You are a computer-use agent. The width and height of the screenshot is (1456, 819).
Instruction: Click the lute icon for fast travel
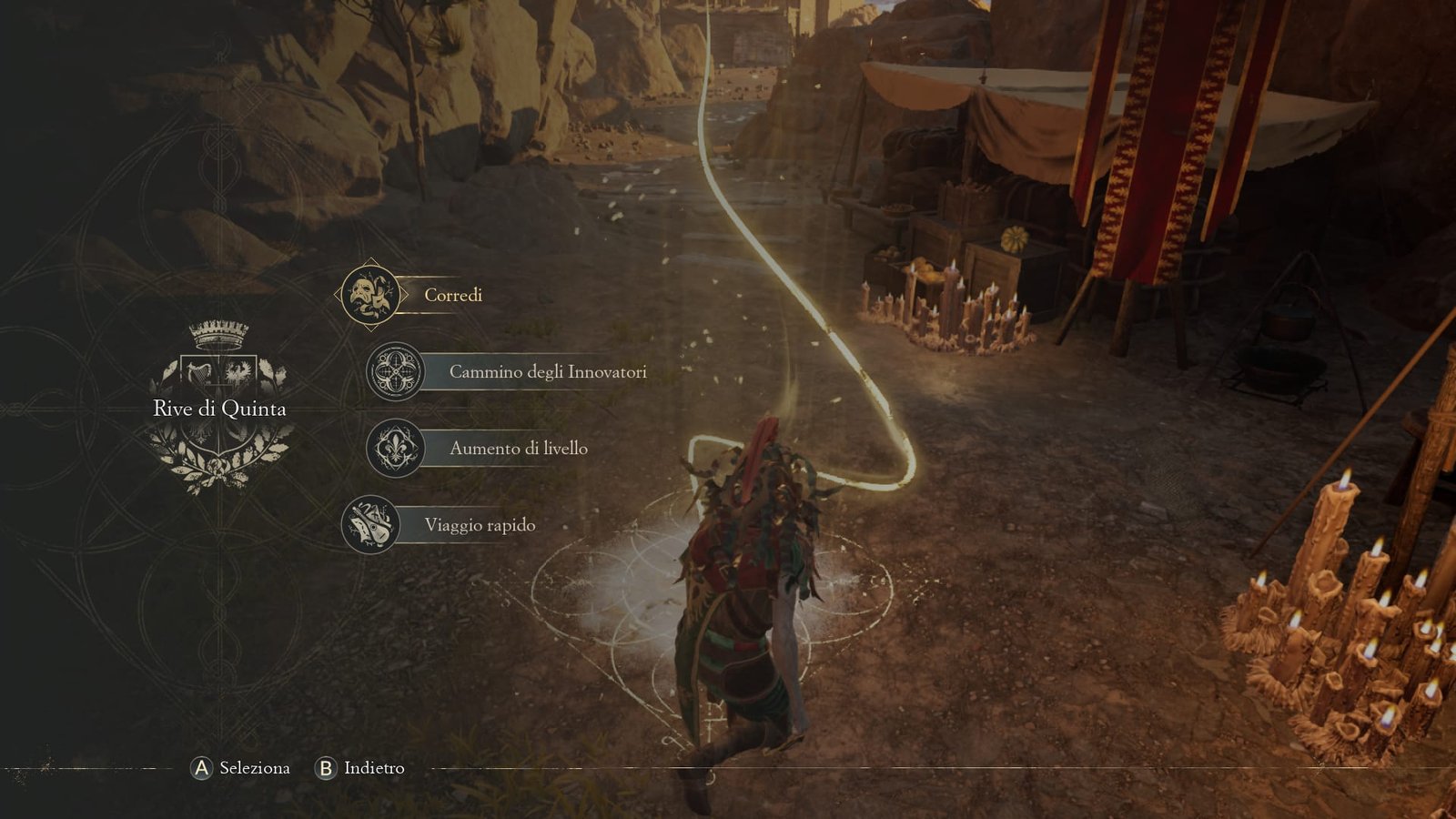pos(370,525)
